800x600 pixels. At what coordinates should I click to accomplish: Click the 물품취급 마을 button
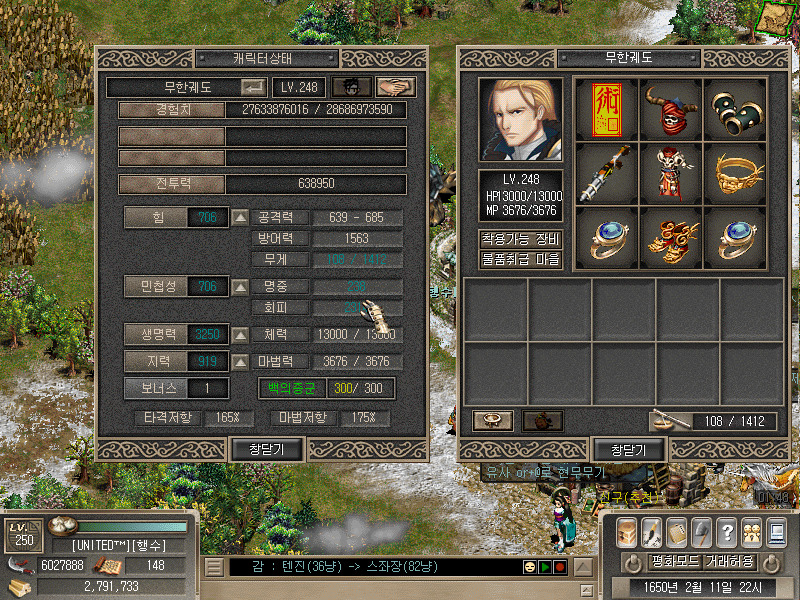(520, 259)
